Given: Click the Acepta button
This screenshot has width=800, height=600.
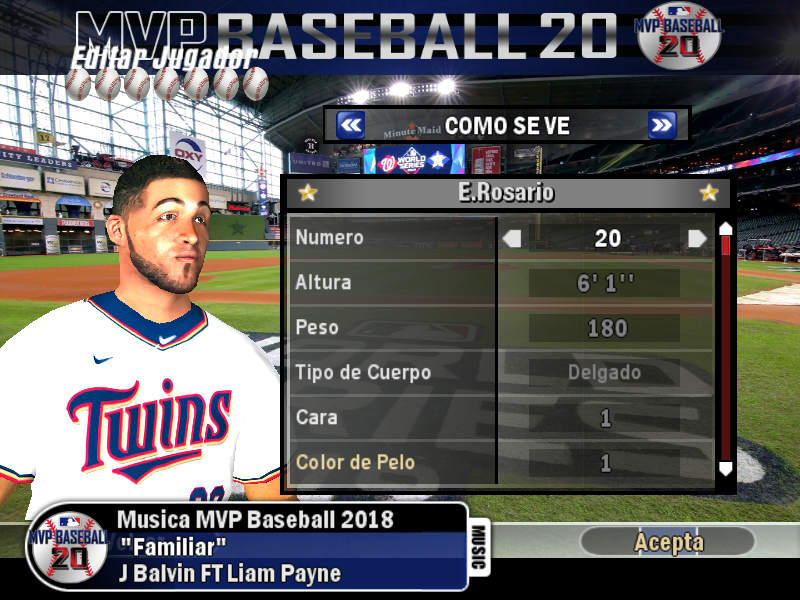Looking at the screenshot, I should 668,542.
